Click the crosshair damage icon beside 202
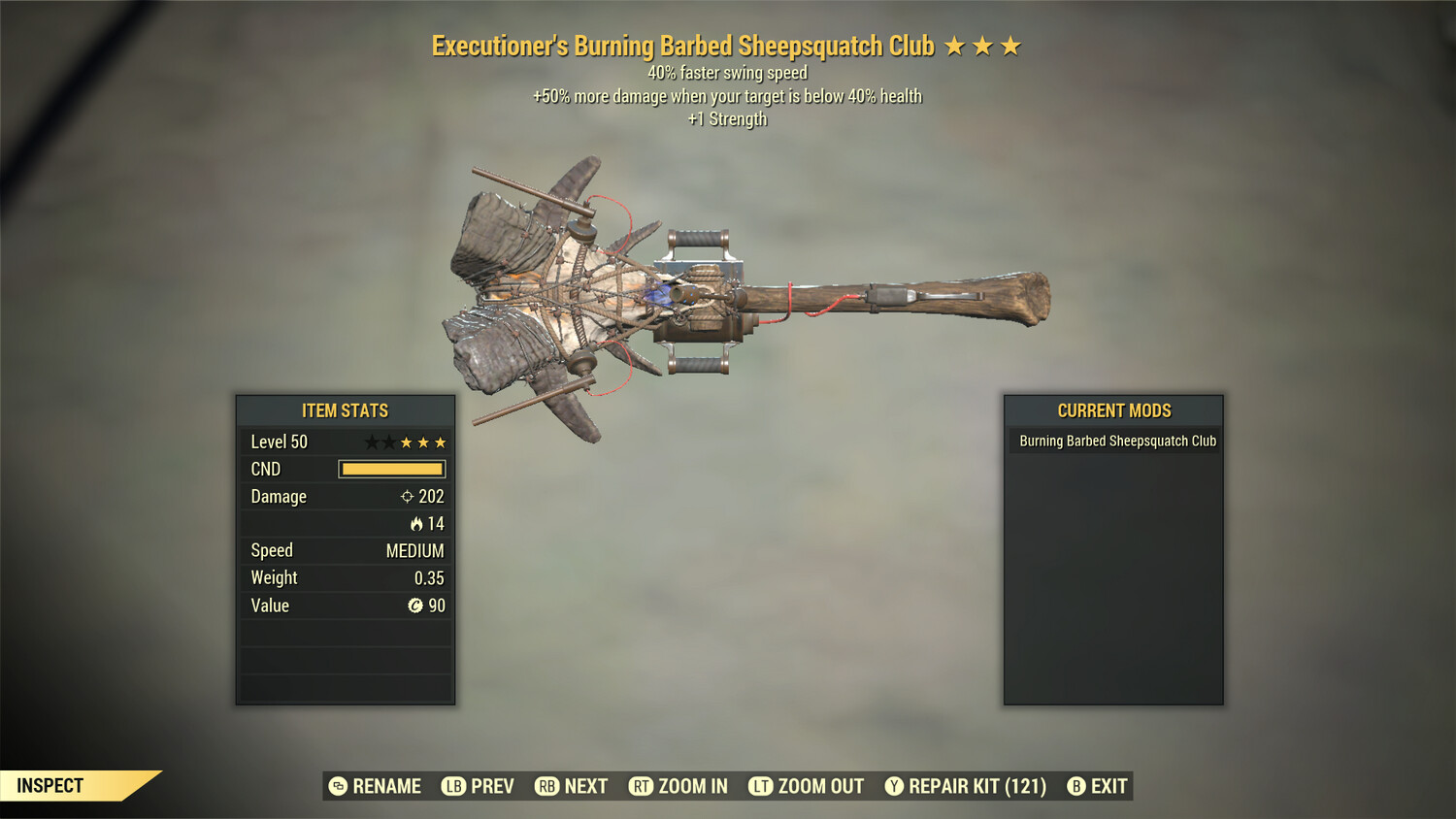Viewport: 1456px width, 819px height. coord(406,496)
